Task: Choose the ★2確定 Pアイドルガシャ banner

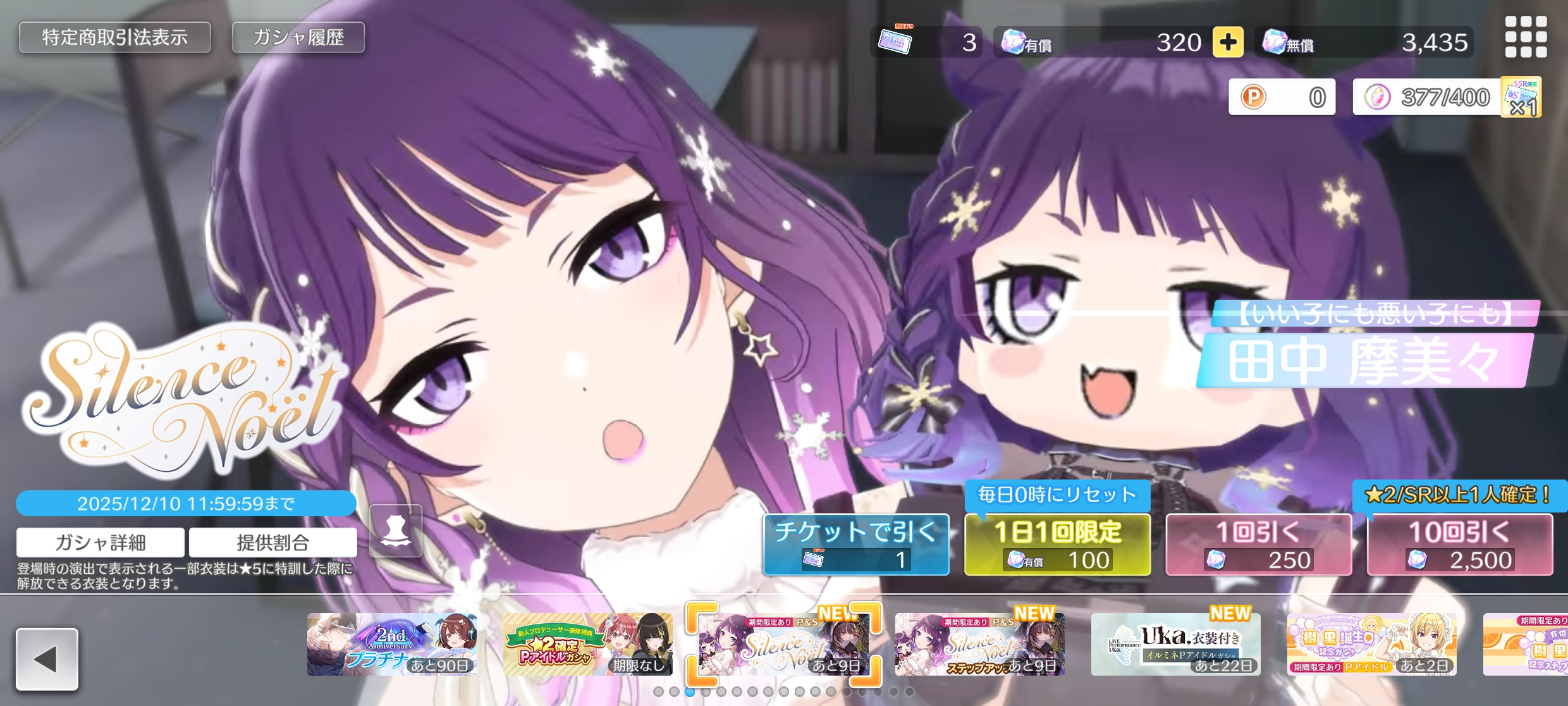Action: [x=587, y=644]
